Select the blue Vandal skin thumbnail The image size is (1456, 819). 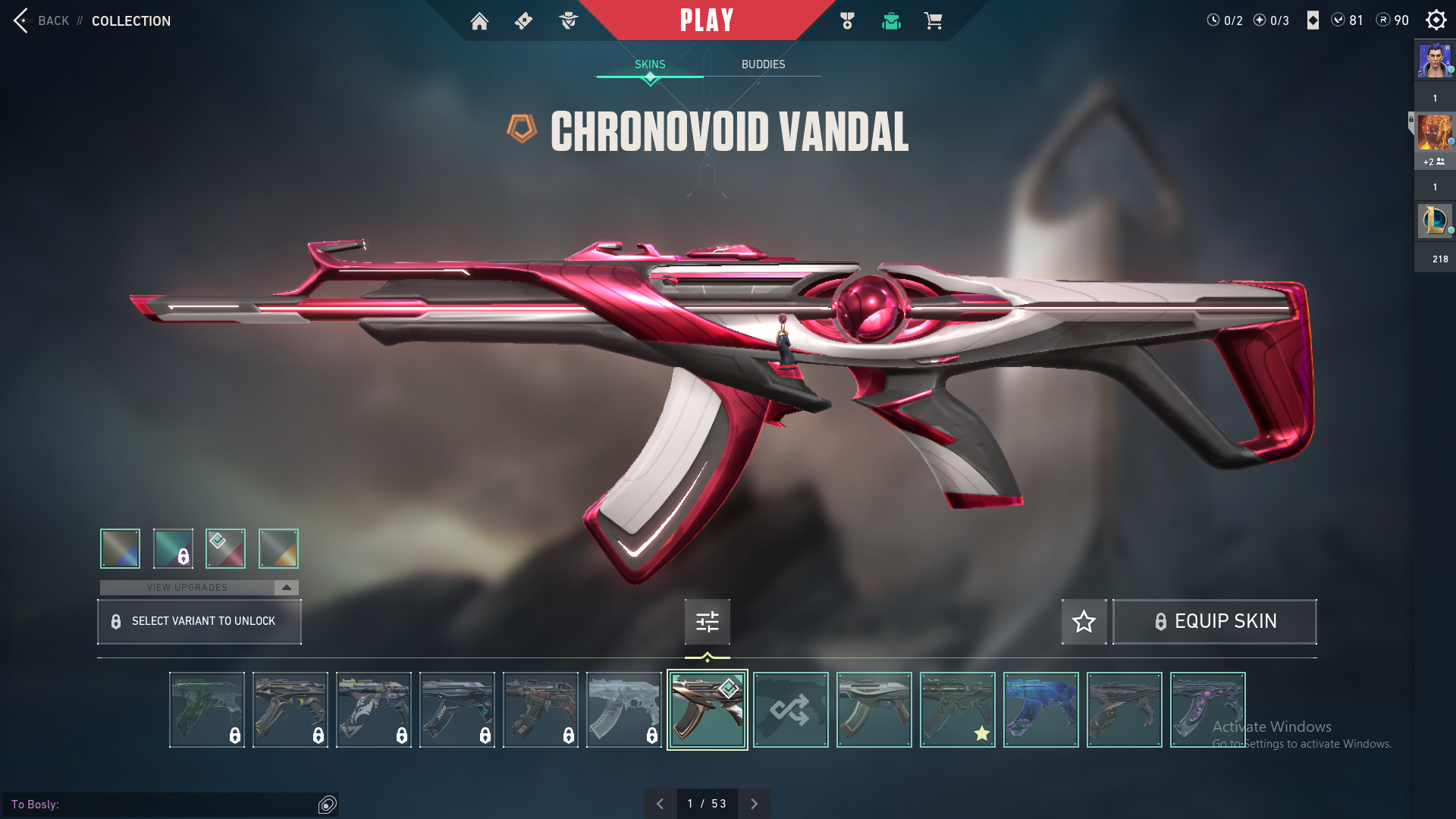coord(1040,710)
